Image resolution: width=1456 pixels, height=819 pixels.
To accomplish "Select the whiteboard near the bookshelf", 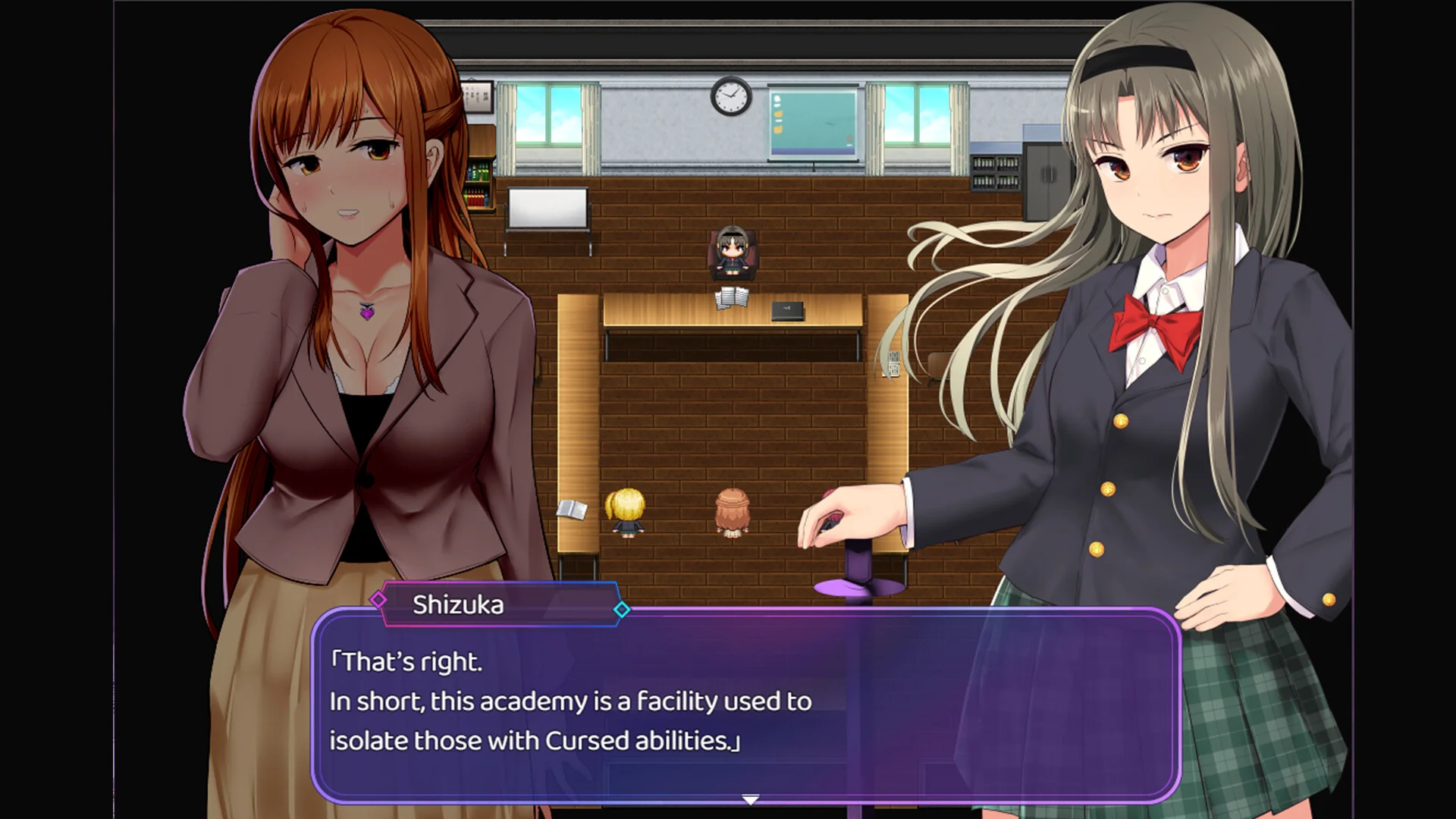I will pyautogui.click(x=548, y=209).
